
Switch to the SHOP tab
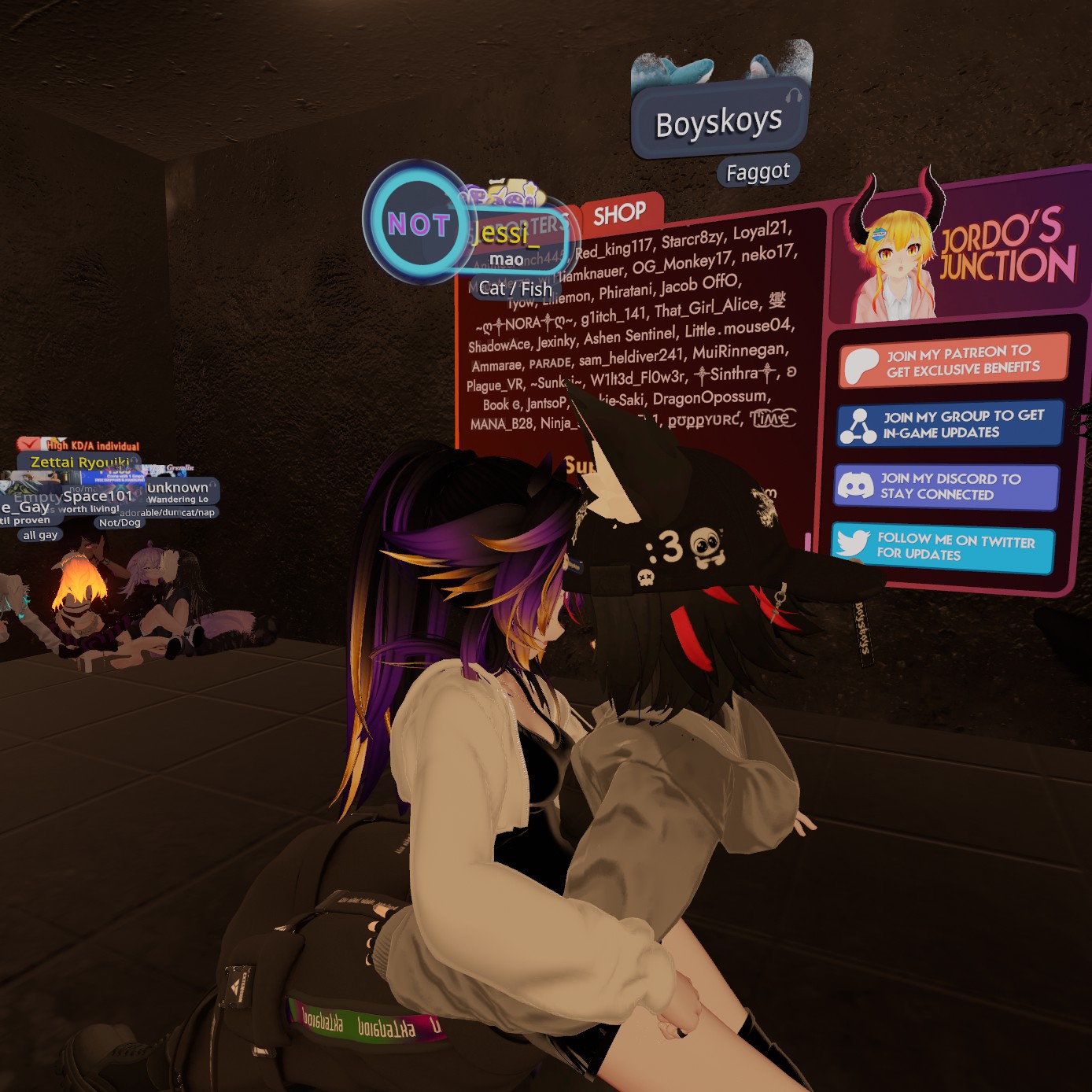click(x=621, y=213)
